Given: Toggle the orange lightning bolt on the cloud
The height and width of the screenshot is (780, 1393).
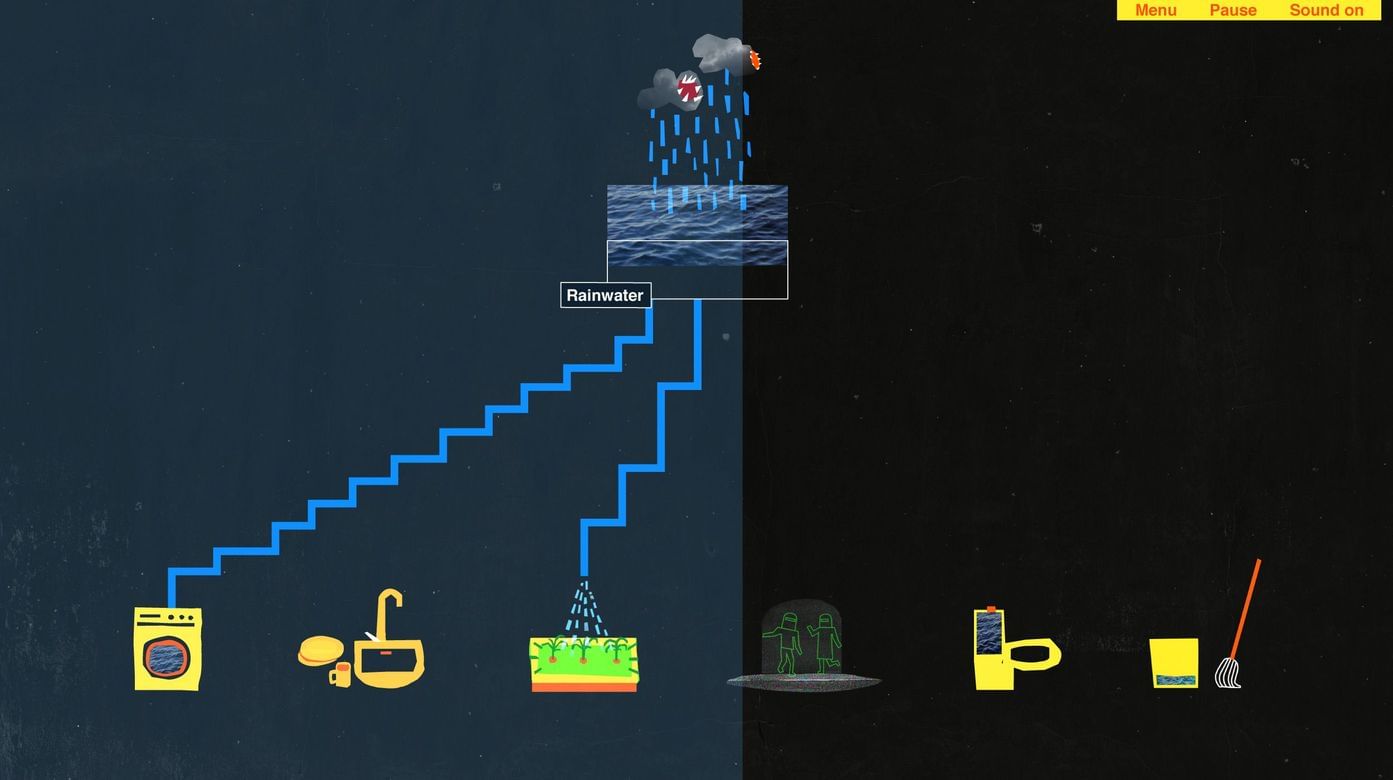Looking at the screenshot, I should pyautogui.click(x=755, y=58).
